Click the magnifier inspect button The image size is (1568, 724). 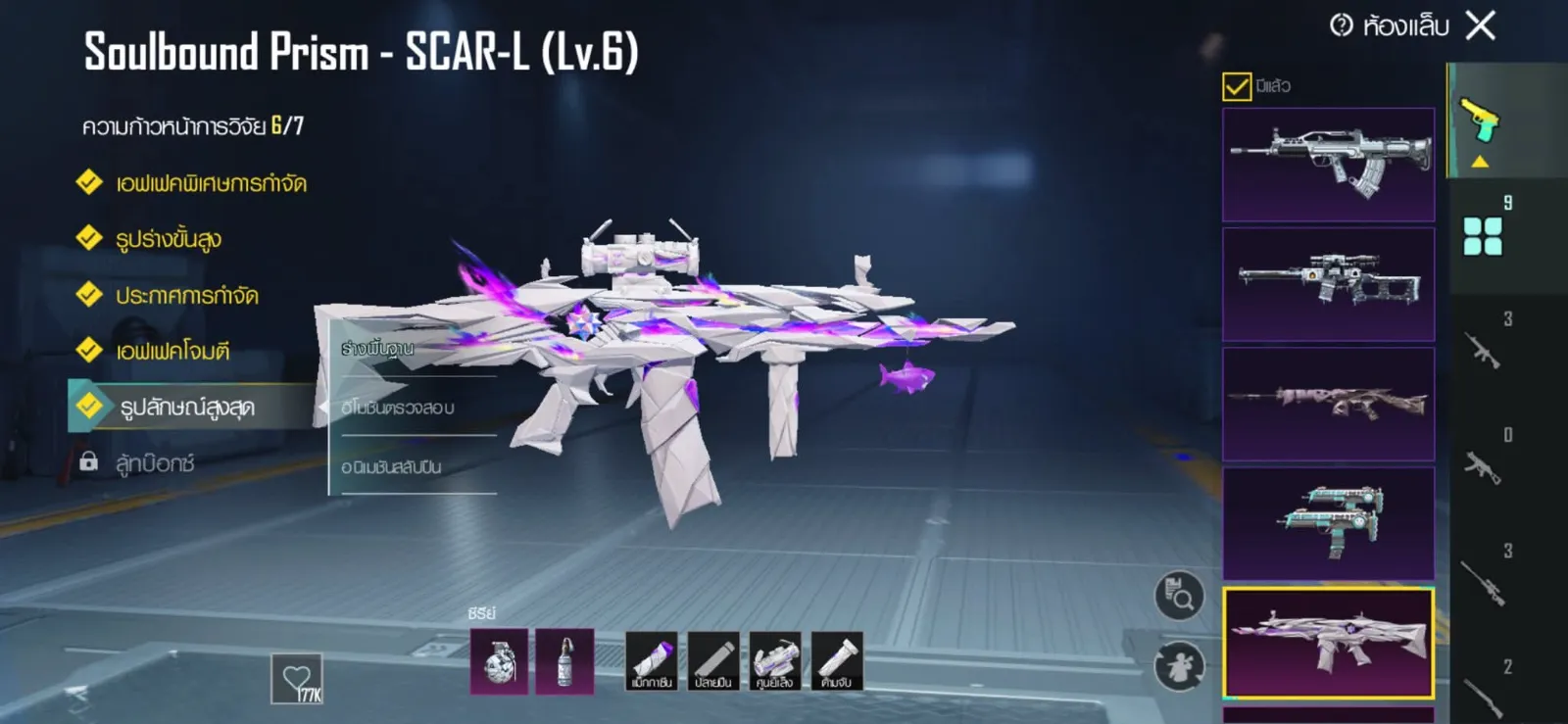pos(1179,595)
